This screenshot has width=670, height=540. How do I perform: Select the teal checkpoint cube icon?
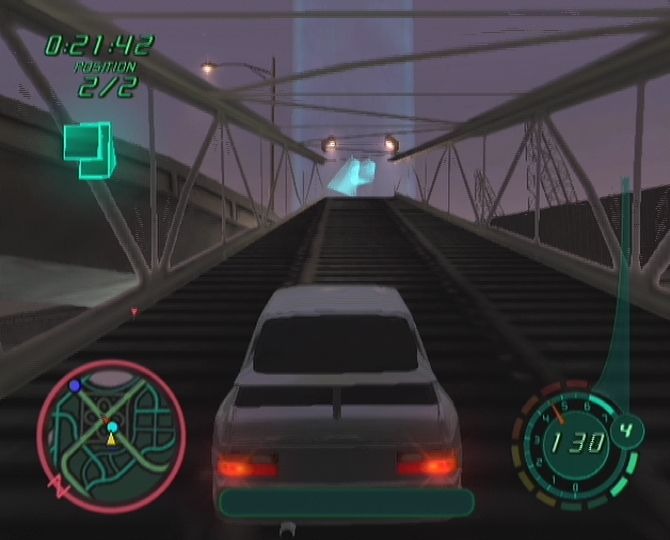tap(89, 148)
